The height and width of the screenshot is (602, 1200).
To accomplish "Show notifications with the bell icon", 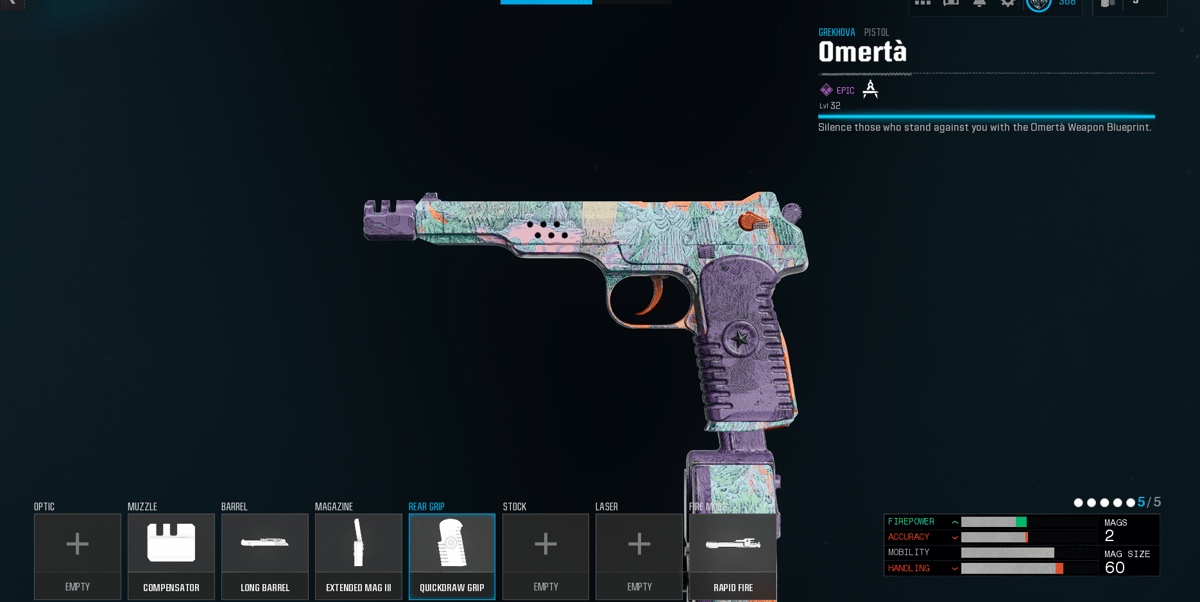I will pyautogui.click(x=980, y=3).
